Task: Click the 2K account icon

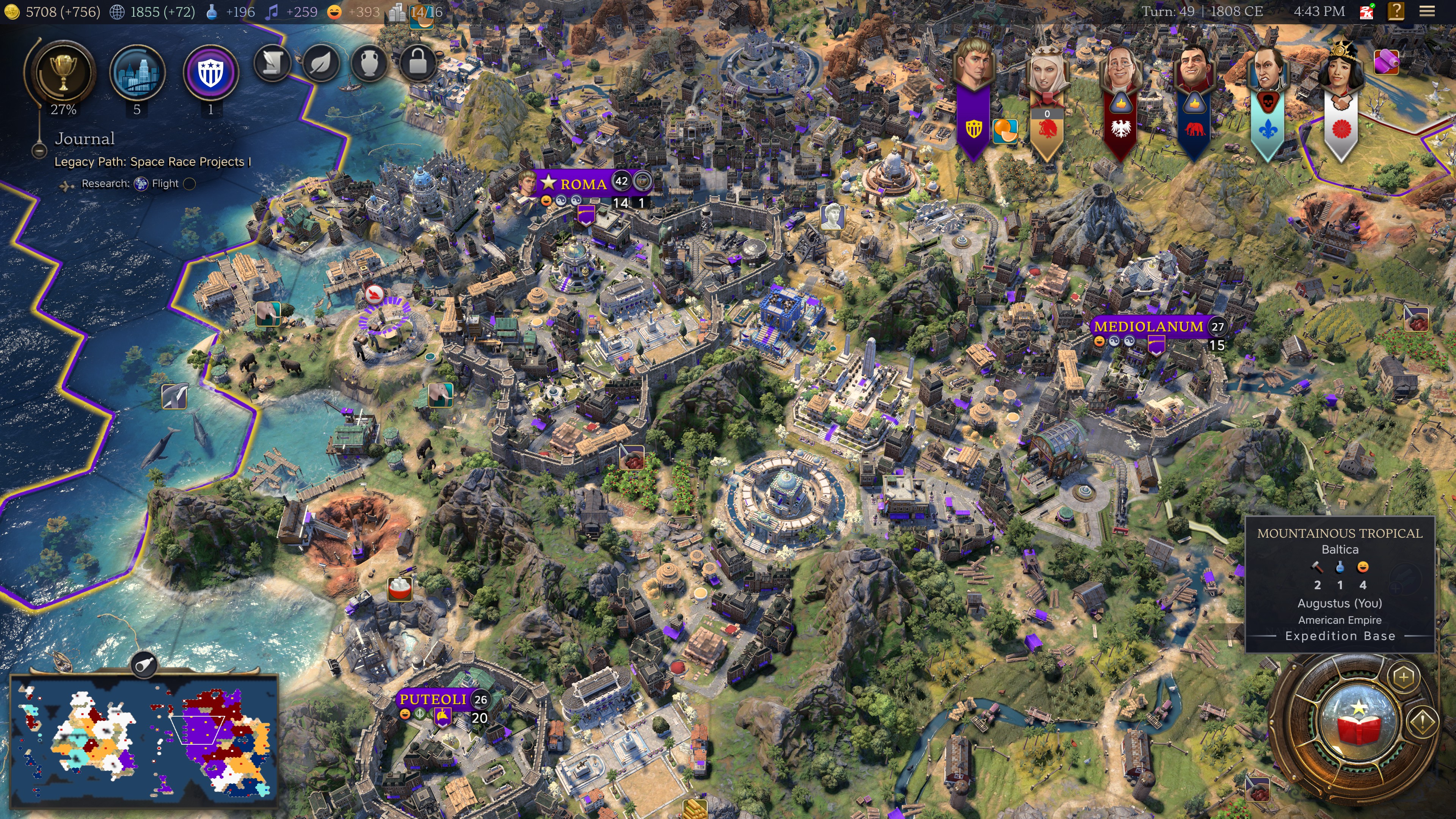Action: tap(1367, 11)
